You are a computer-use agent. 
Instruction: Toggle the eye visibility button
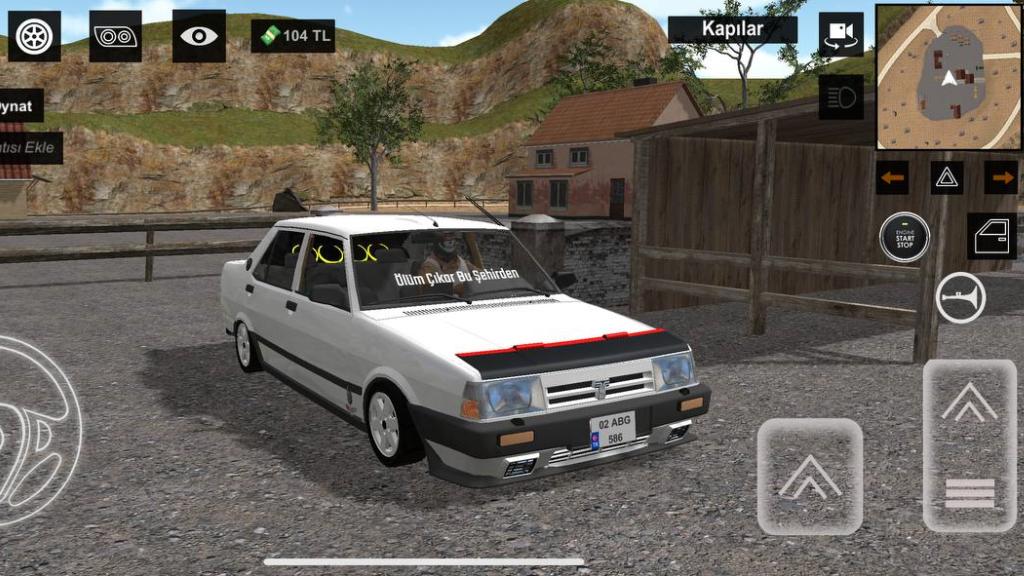tap(198, 36)
